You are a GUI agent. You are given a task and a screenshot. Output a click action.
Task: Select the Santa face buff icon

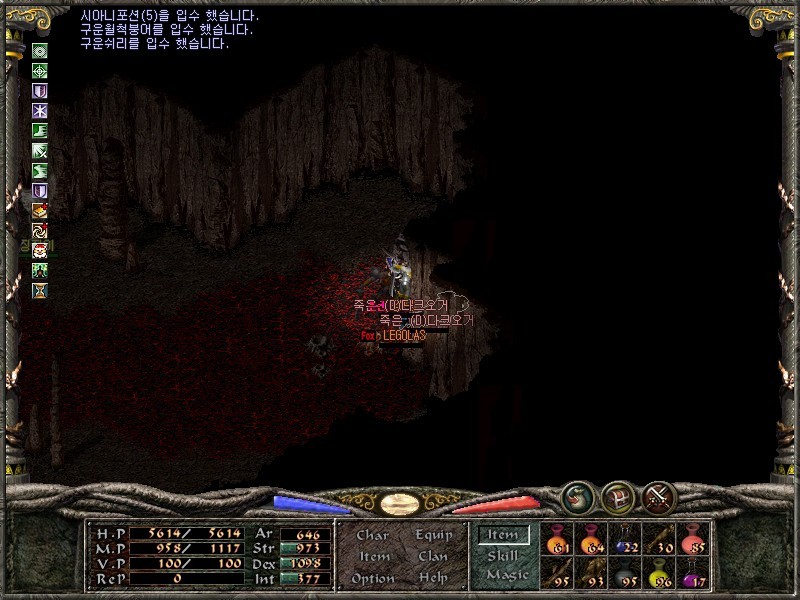40,250
